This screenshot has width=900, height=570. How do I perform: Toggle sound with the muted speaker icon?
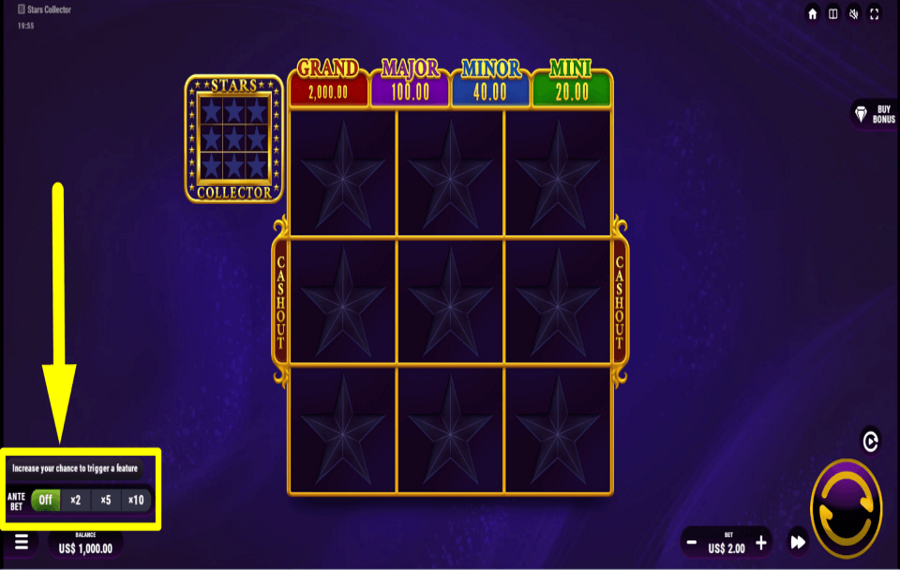[854, 14]
